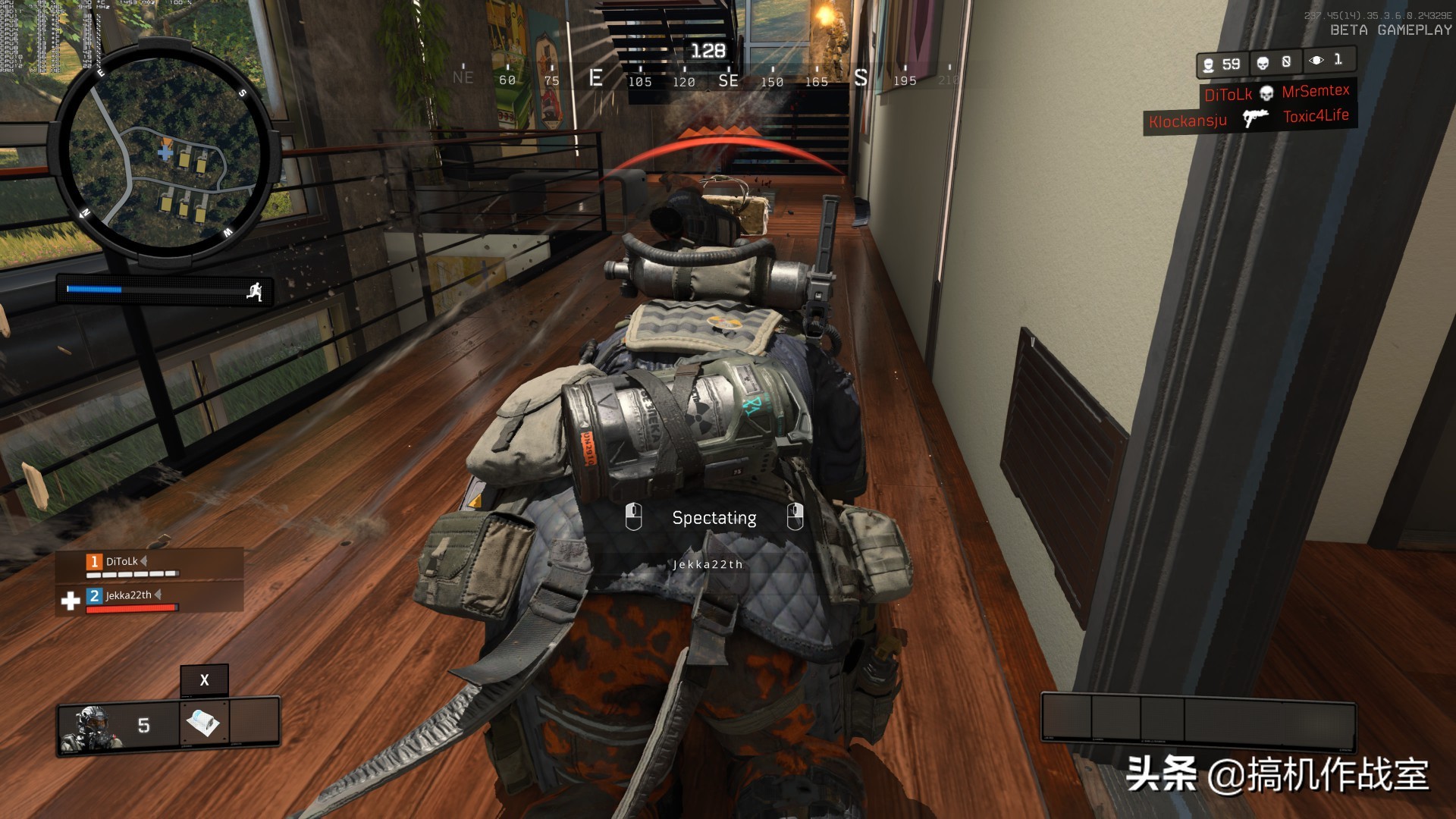Click the kills skull icon

(x=1263, y=63)
